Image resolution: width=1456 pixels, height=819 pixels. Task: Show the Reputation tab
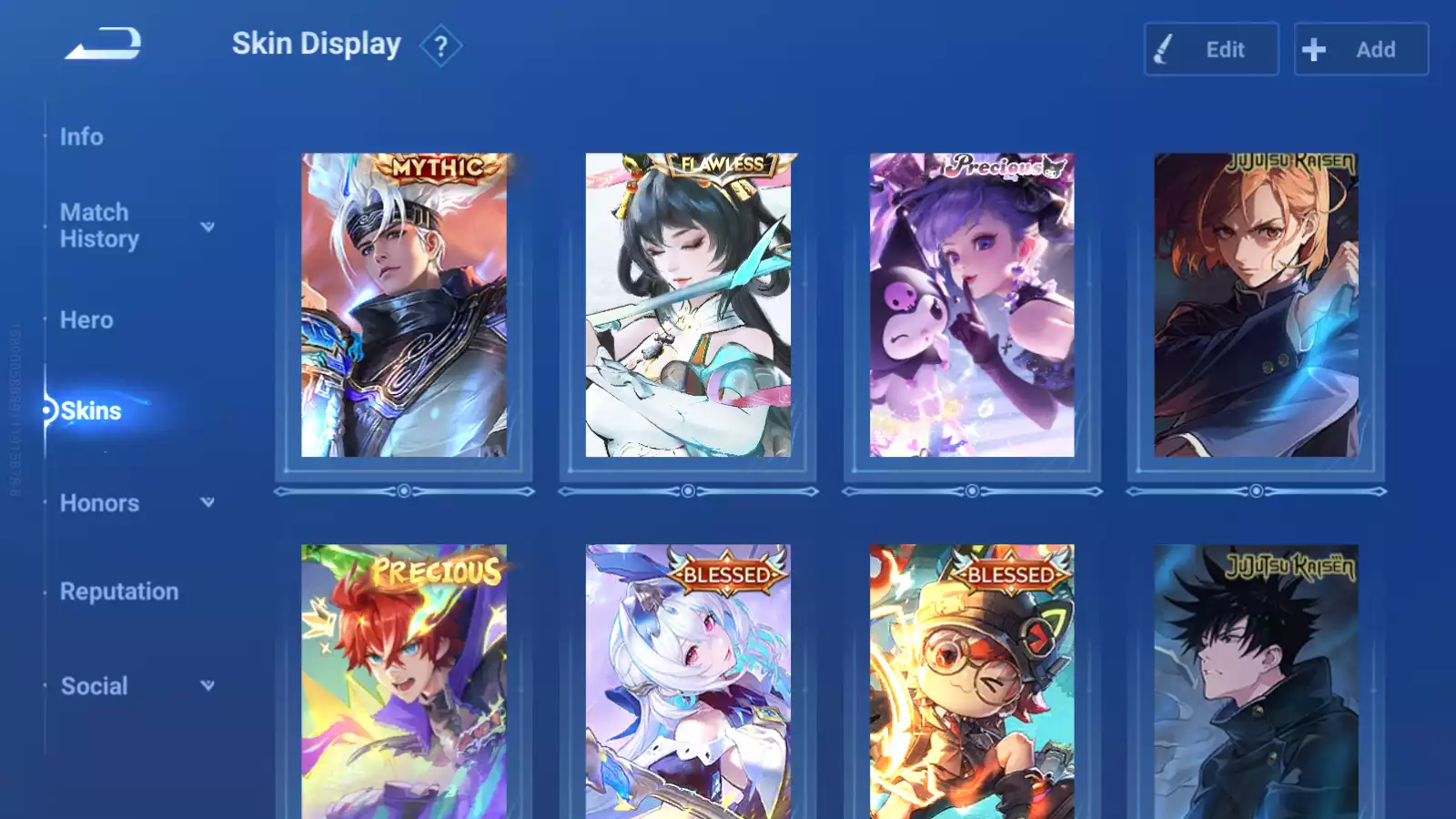119,591
